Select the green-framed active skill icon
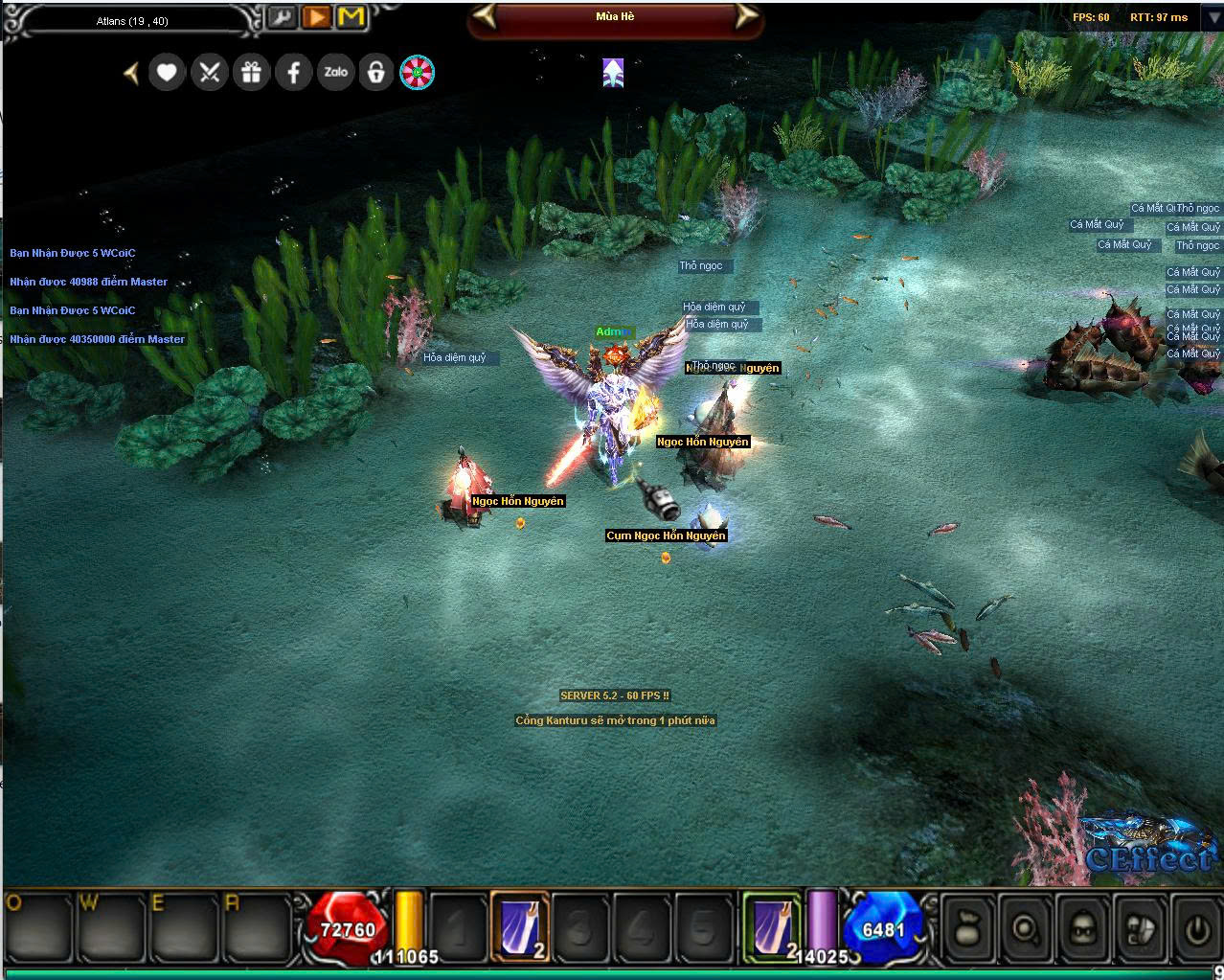This screenshot has width=1224, height=980. pos(772,925)
